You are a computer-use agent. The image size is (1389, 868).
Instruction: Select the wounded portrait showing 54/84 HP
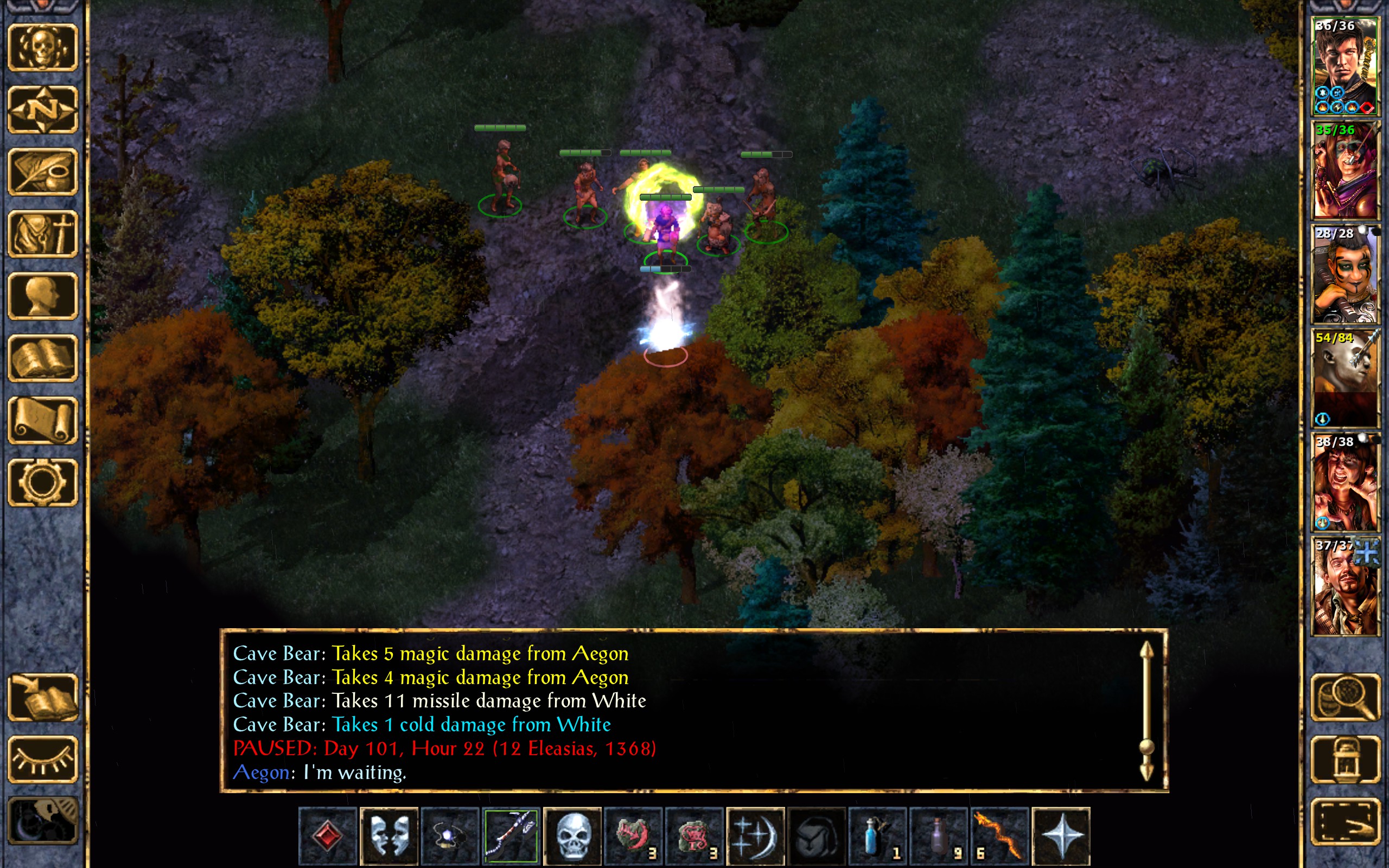click(x=1345, y=378)
